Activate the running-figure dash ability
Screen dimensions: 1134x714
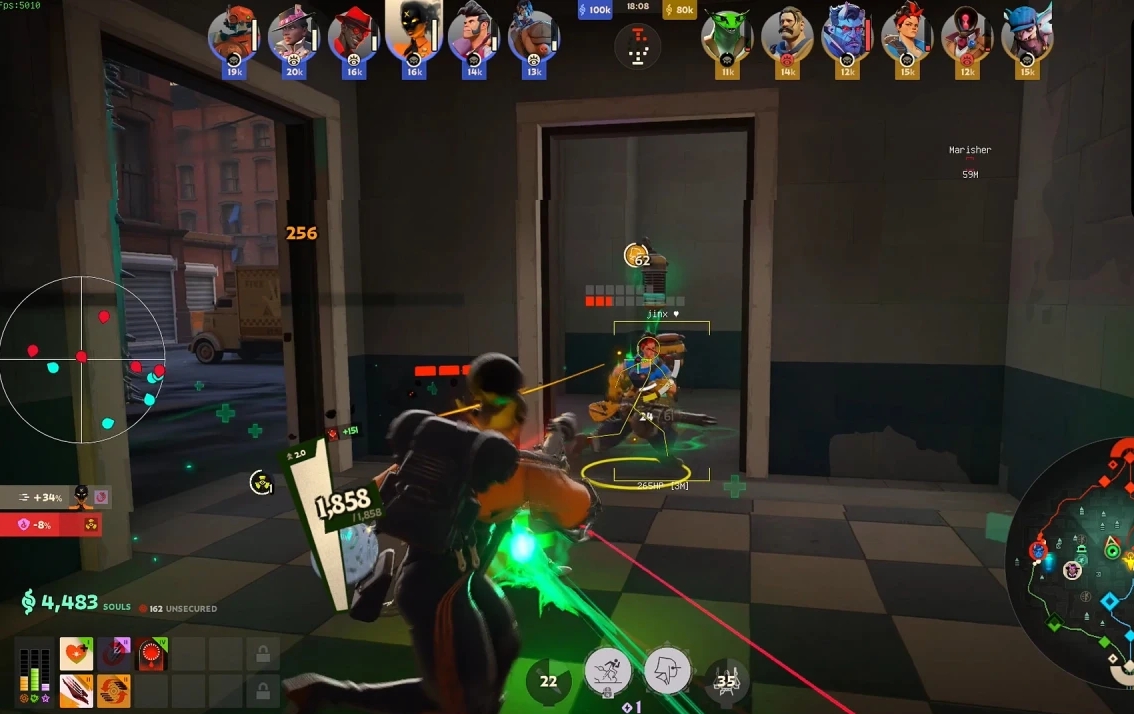coord(608,669)
